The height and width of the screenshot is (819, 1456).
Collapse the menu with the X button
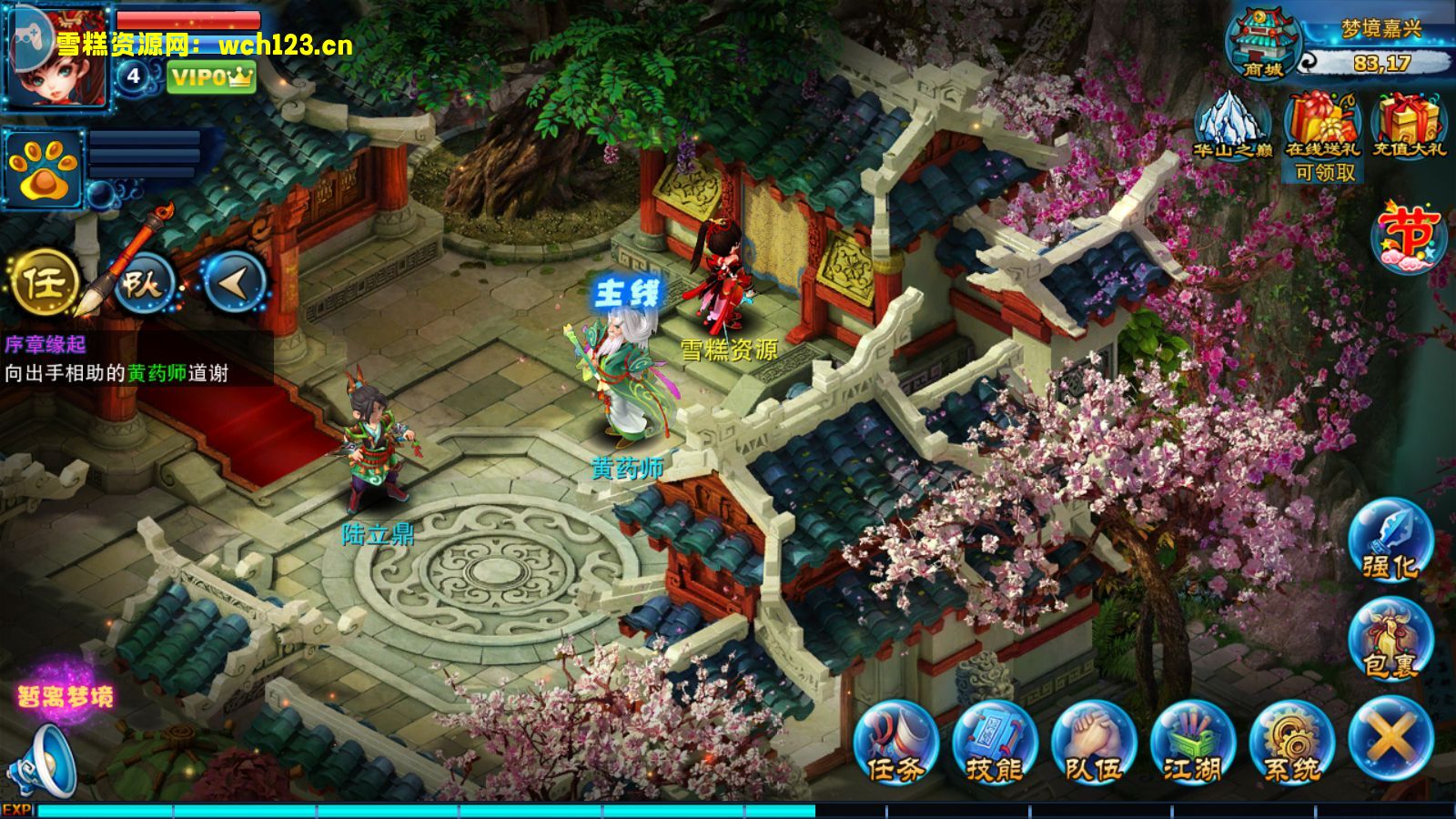tap(1390, 739)
